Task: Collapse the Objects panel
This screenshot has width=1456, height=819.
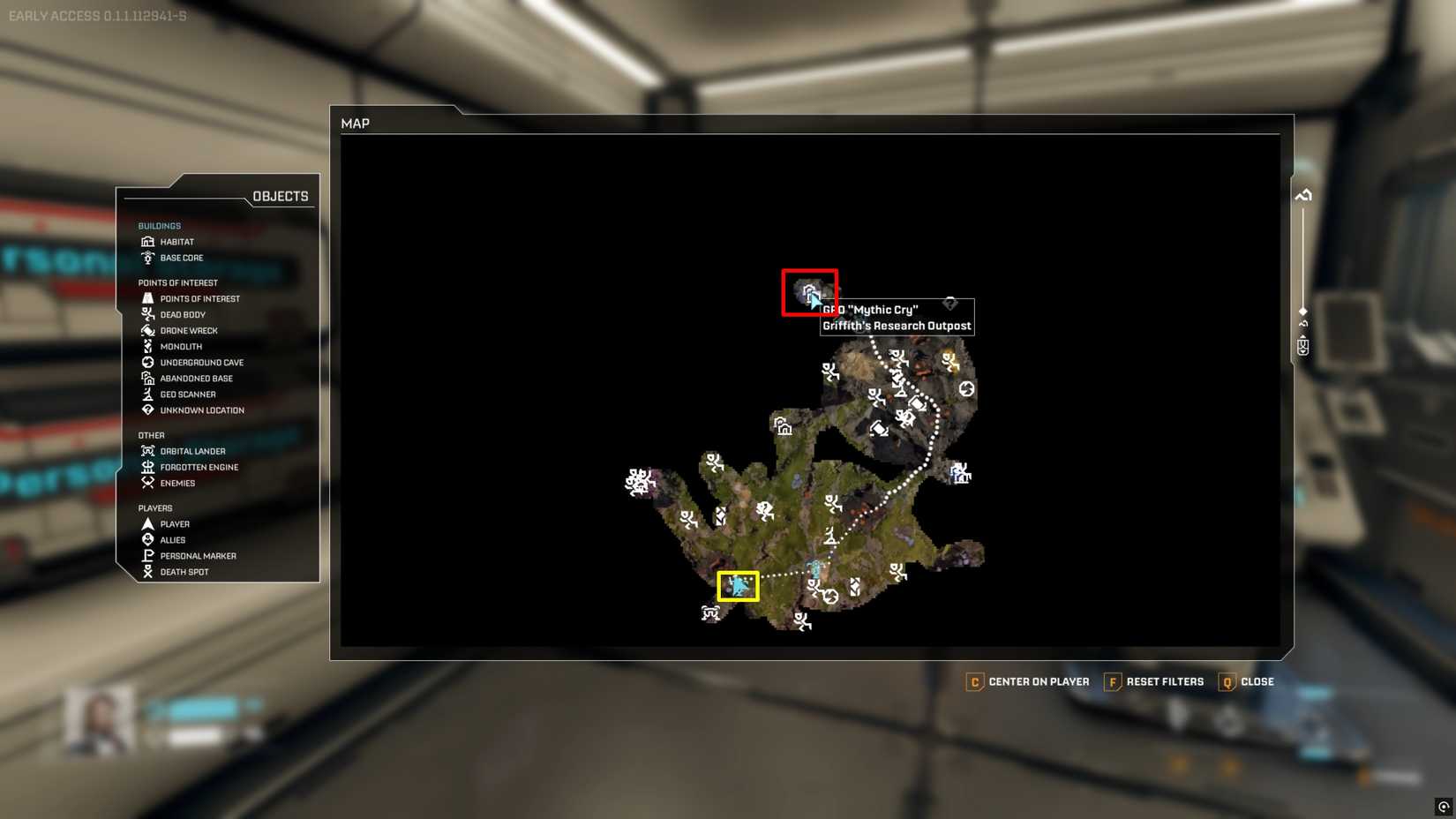Action: (x=281, y=195)
